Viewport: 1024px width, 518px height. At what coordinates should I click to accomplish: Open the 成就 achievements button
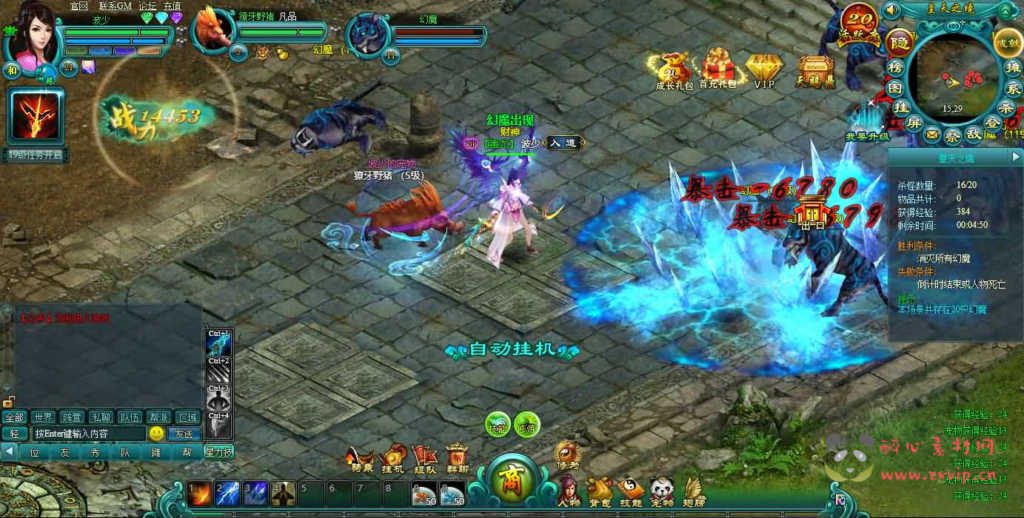pyautogui.click(x=1007, y=42)
